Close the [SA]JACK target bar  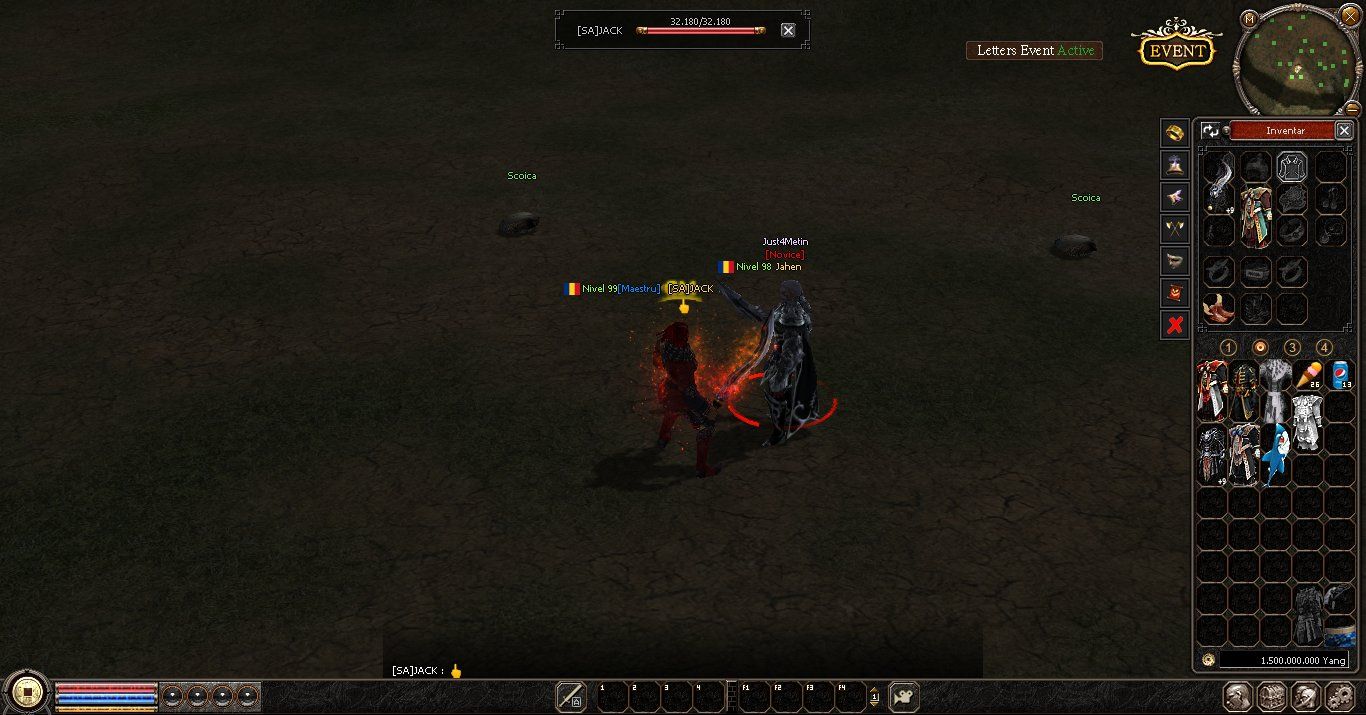[x=788, y=30]
